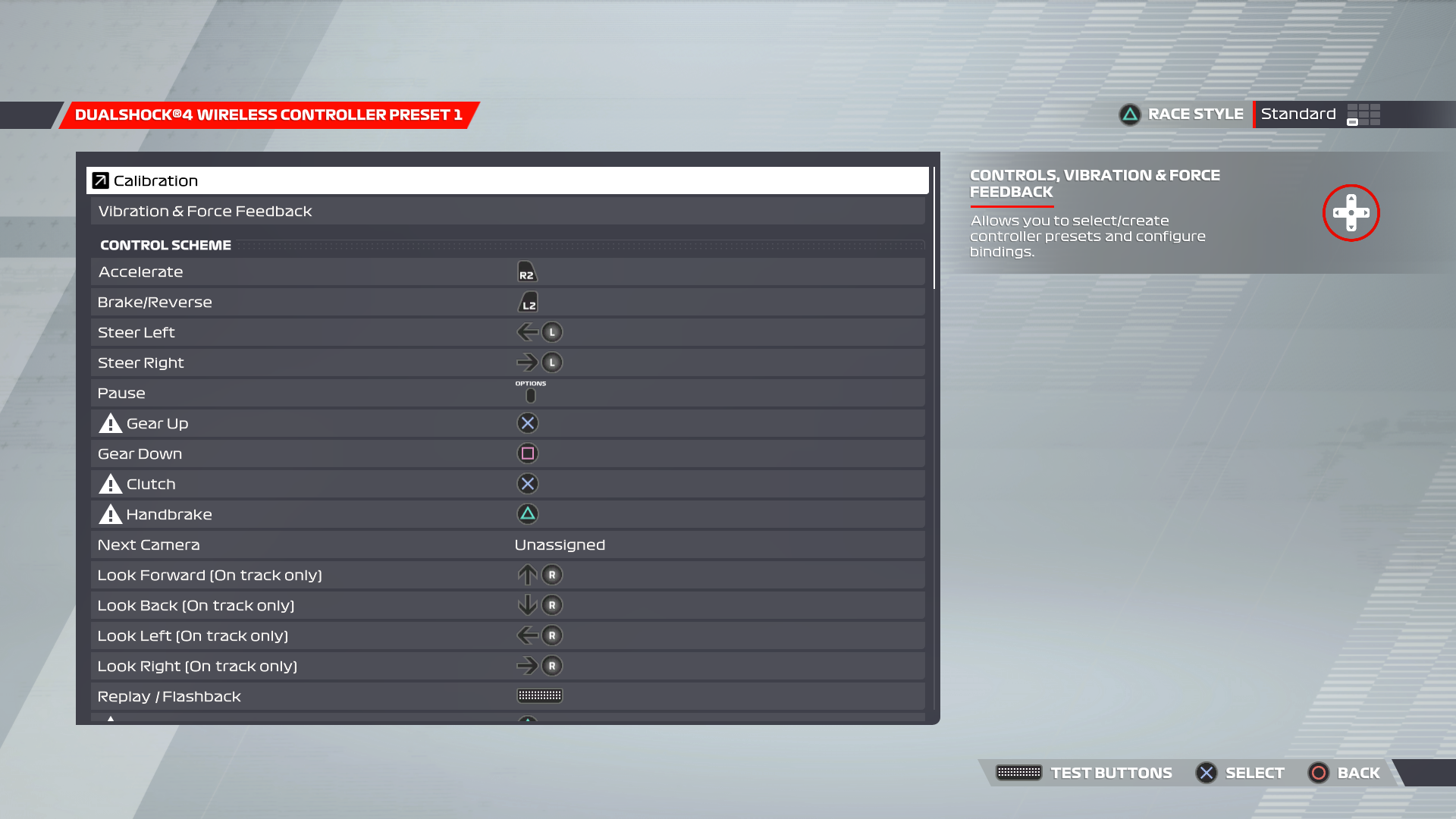1456x819 pixels.
Task: Open the Standard race style dropdown
Action: pyautogui.click(x=1298, y=114)
